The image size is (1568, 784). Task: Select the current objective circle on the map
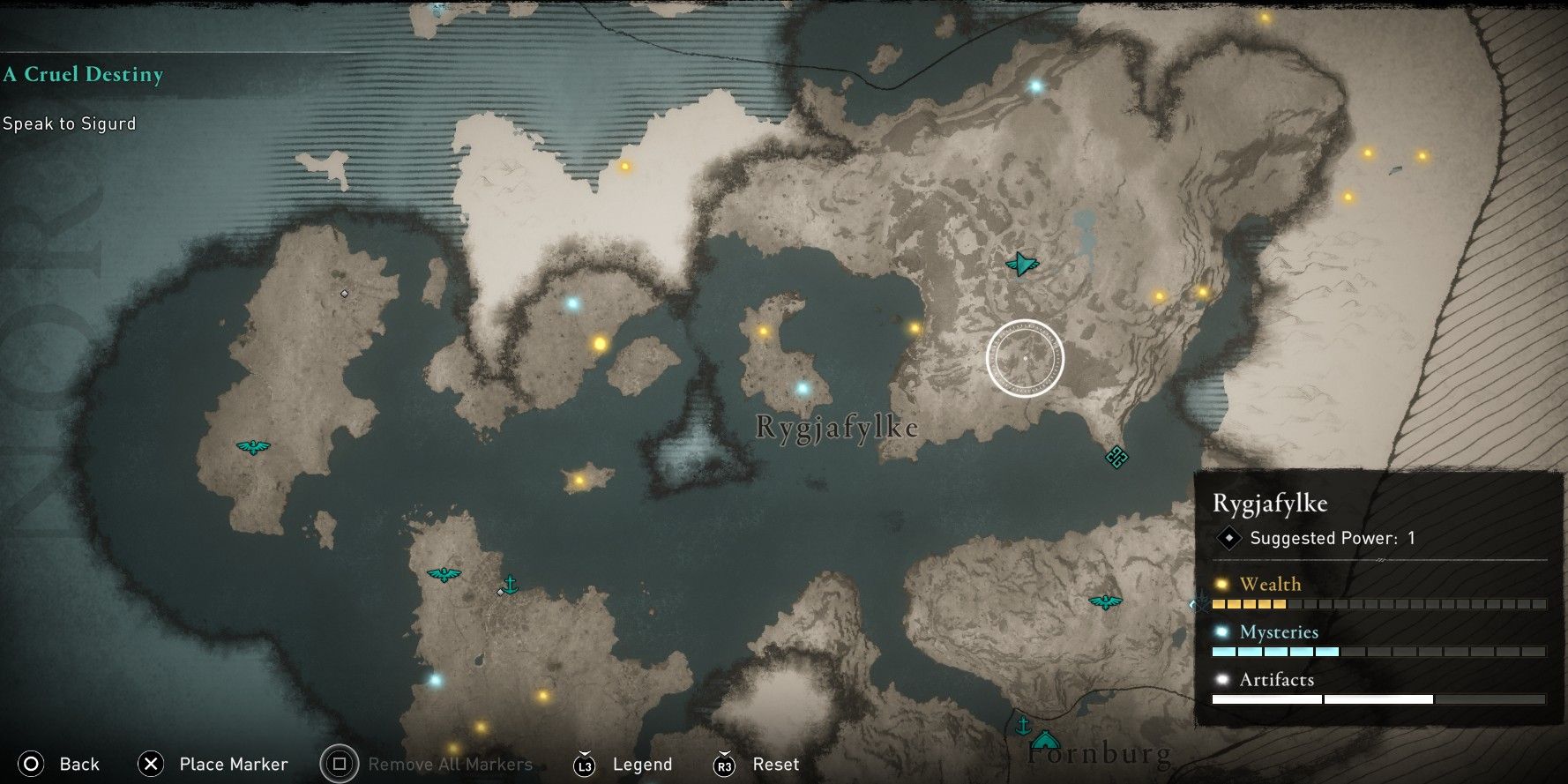coord(1027,358)
